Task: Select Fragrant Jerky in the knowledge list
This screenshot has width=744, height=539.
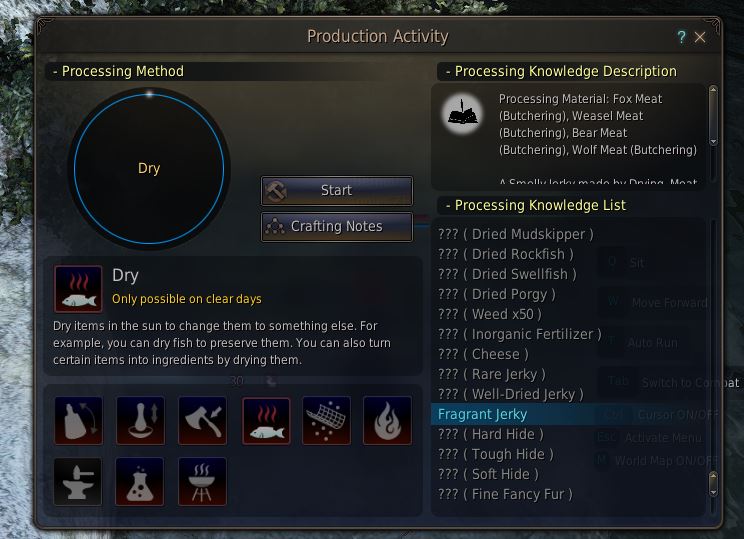Action: pos(483,414)
